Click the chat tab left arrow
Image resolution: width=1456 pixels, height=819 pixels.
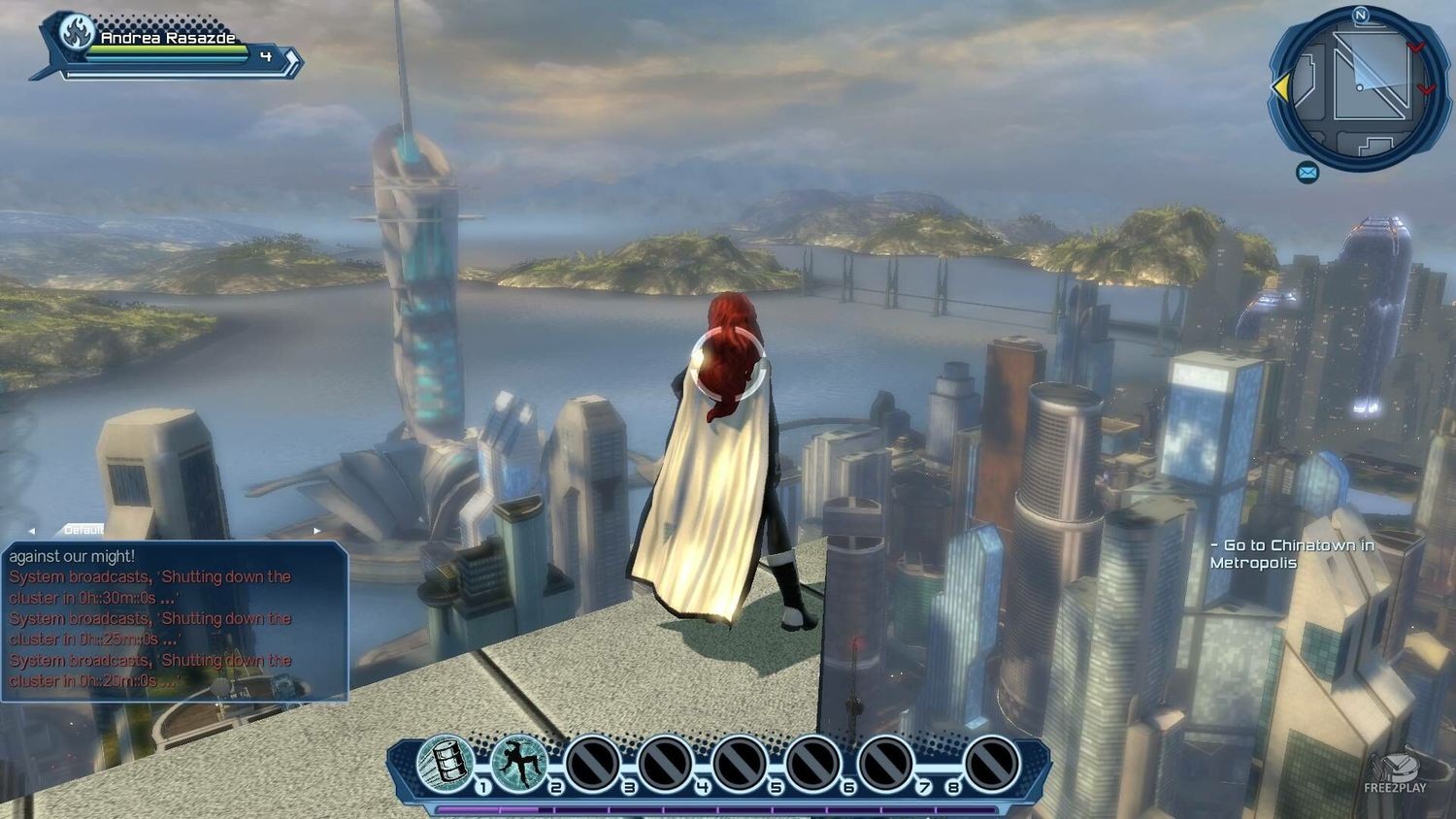click(x=32, y=531)
